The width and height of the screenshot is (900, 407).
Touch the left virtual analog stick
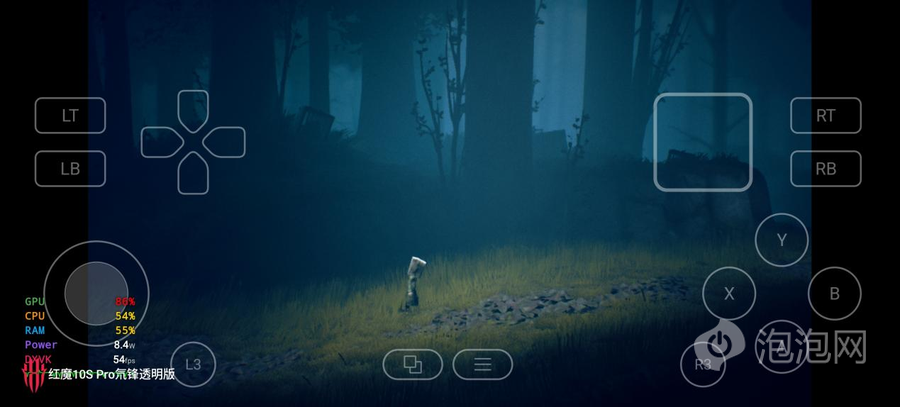(x=96, y=293)
